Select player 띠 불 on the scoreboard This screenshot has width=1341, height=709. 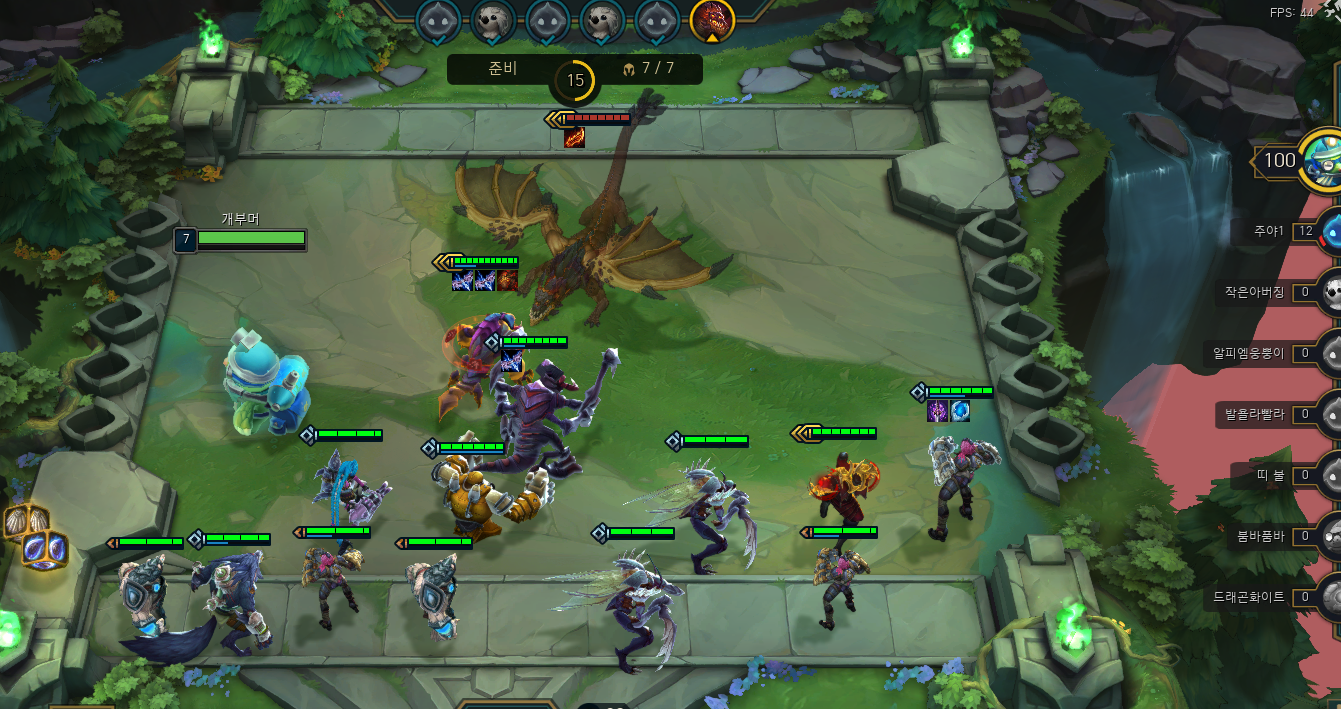1272,475
